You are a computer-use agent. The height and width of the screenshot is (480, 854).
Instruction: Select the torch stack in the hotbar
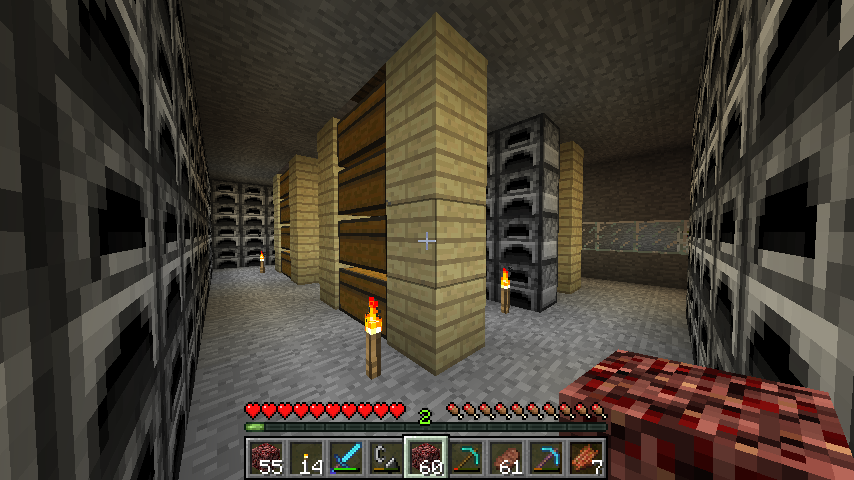(305, 457)
